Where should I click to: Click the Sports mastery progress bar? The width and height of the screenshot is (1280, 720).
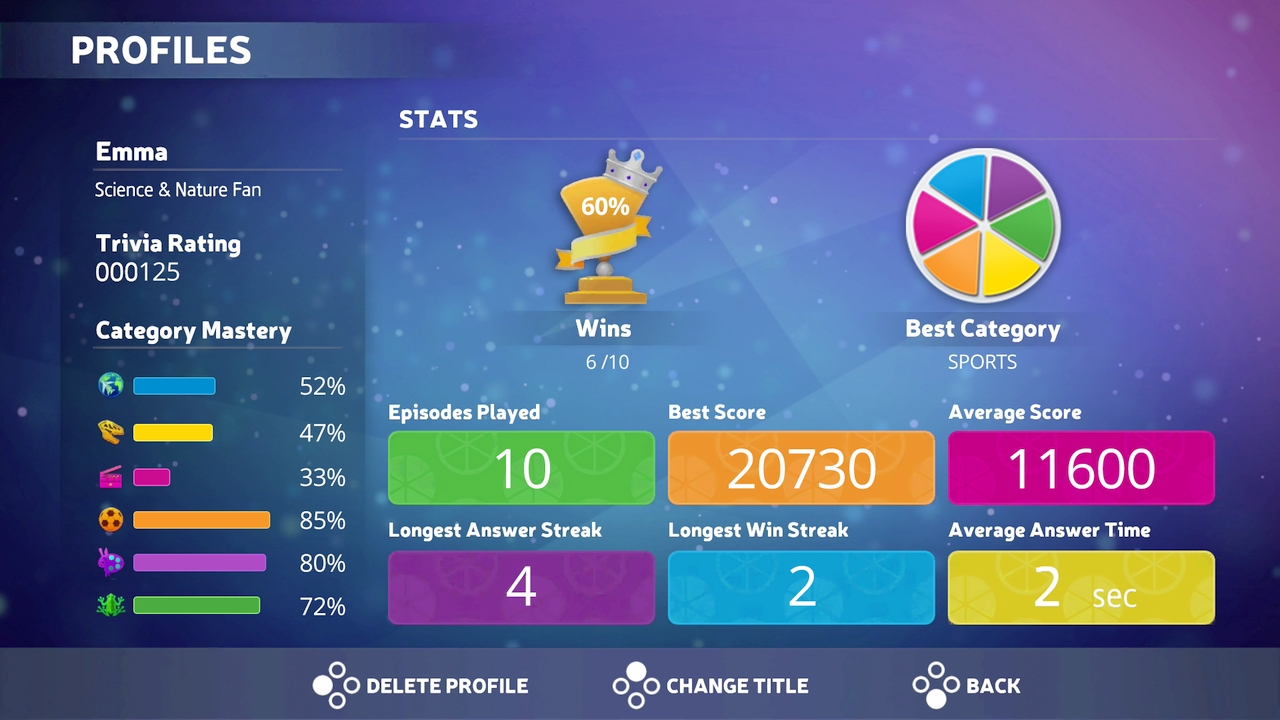point(200,520)
